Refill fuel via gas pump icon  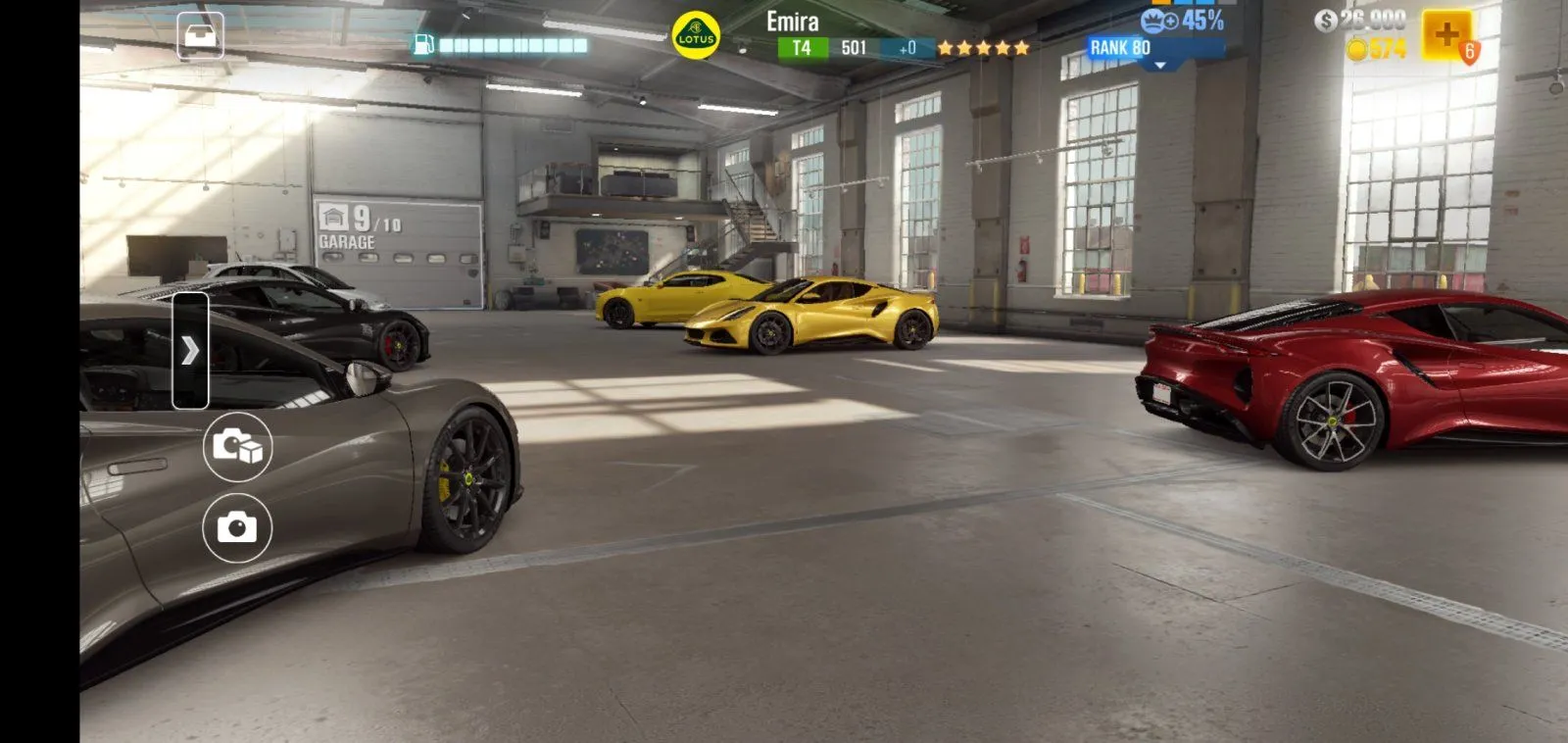click(423, 44)
